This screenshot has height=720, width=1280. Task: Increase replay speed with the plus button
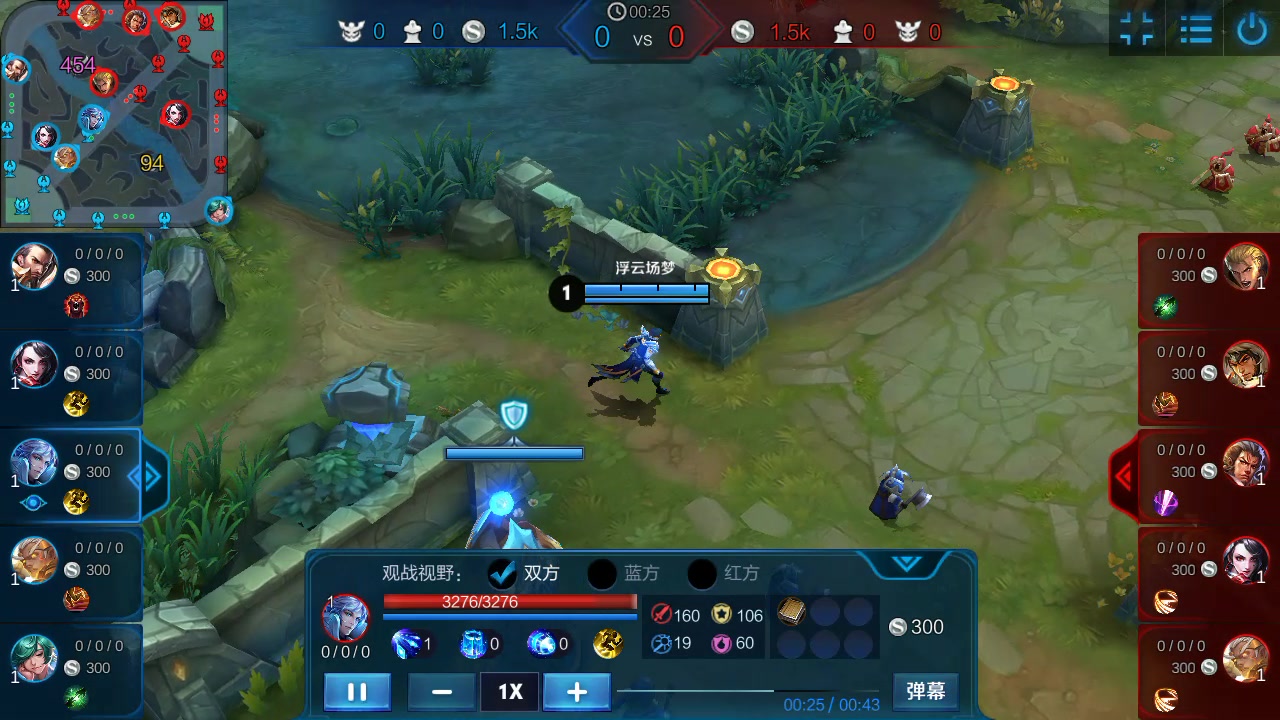click(x=576, y=692)
